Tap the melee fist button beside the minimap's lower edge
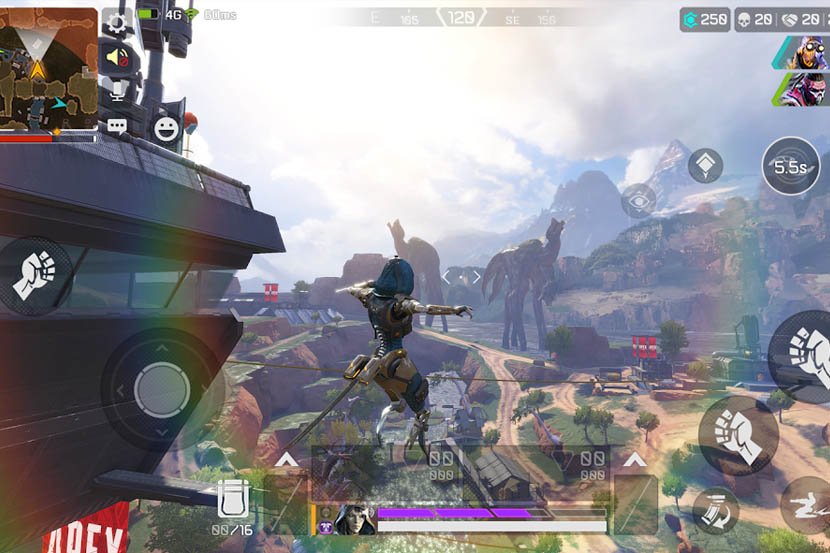The width and height of the screenshot is (830, 553). tap(35, 274)
